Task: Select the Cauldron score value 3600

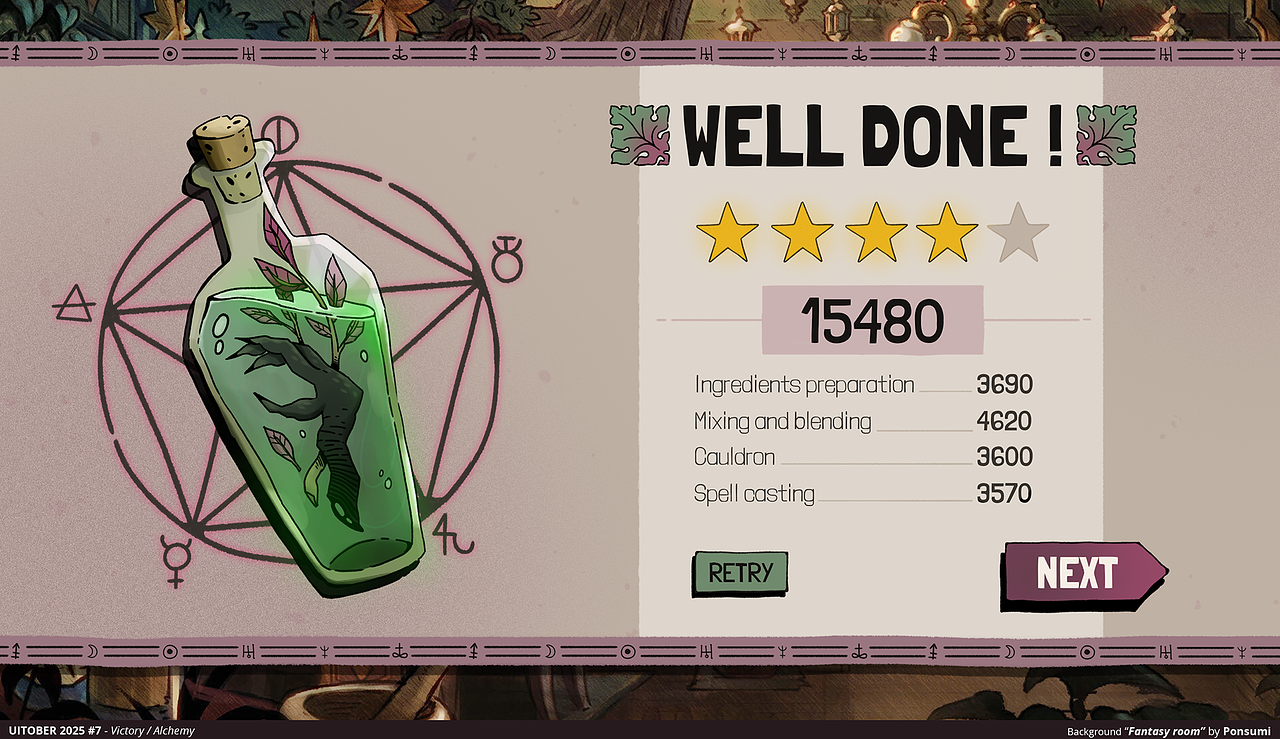Action: pyautogui.click(x=1005, y=457)
